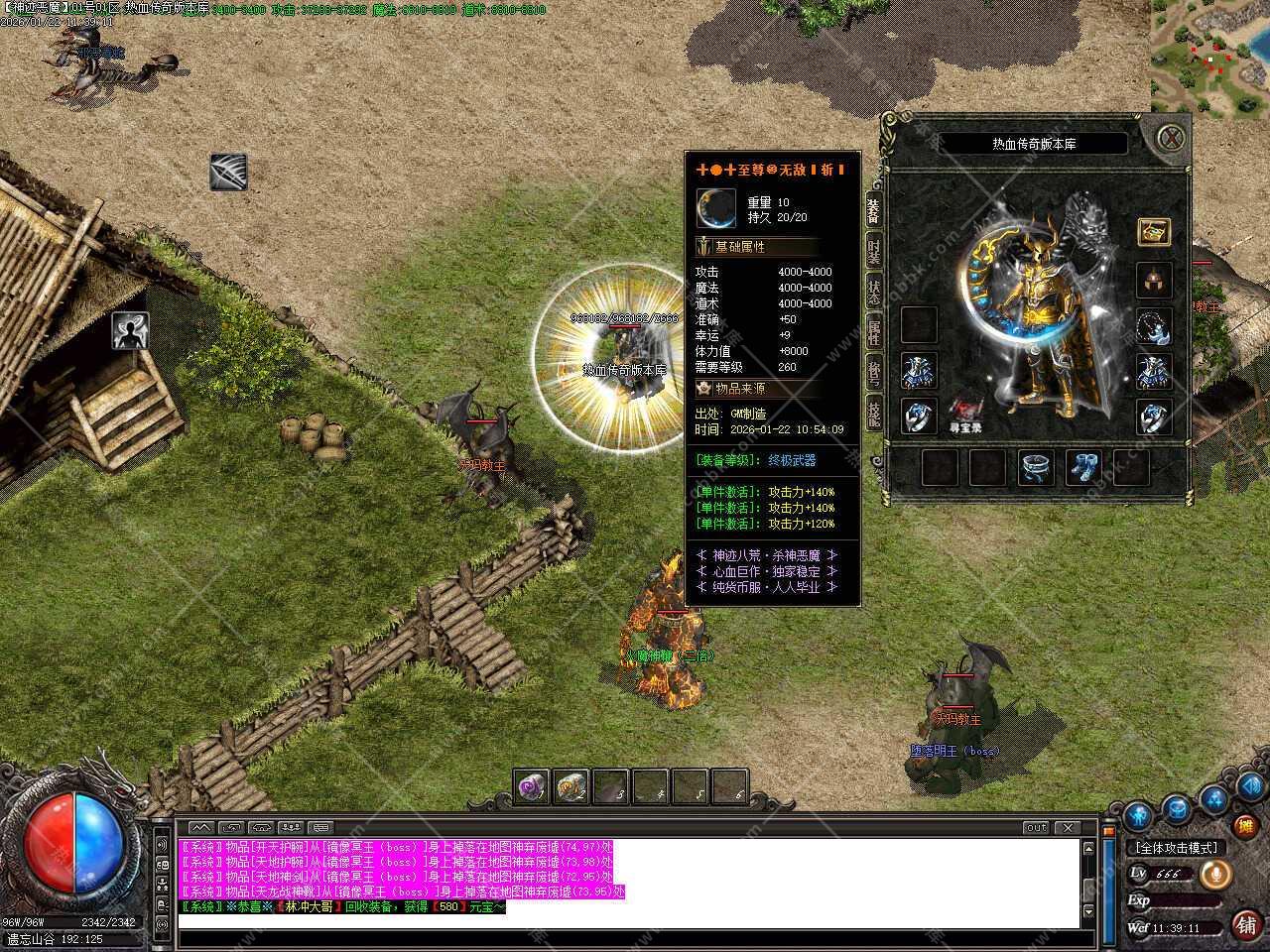Switch to the 时装 fashion tab
Image resolution: width=1270 pixels, height=952 pixels.
pos(874,252)
